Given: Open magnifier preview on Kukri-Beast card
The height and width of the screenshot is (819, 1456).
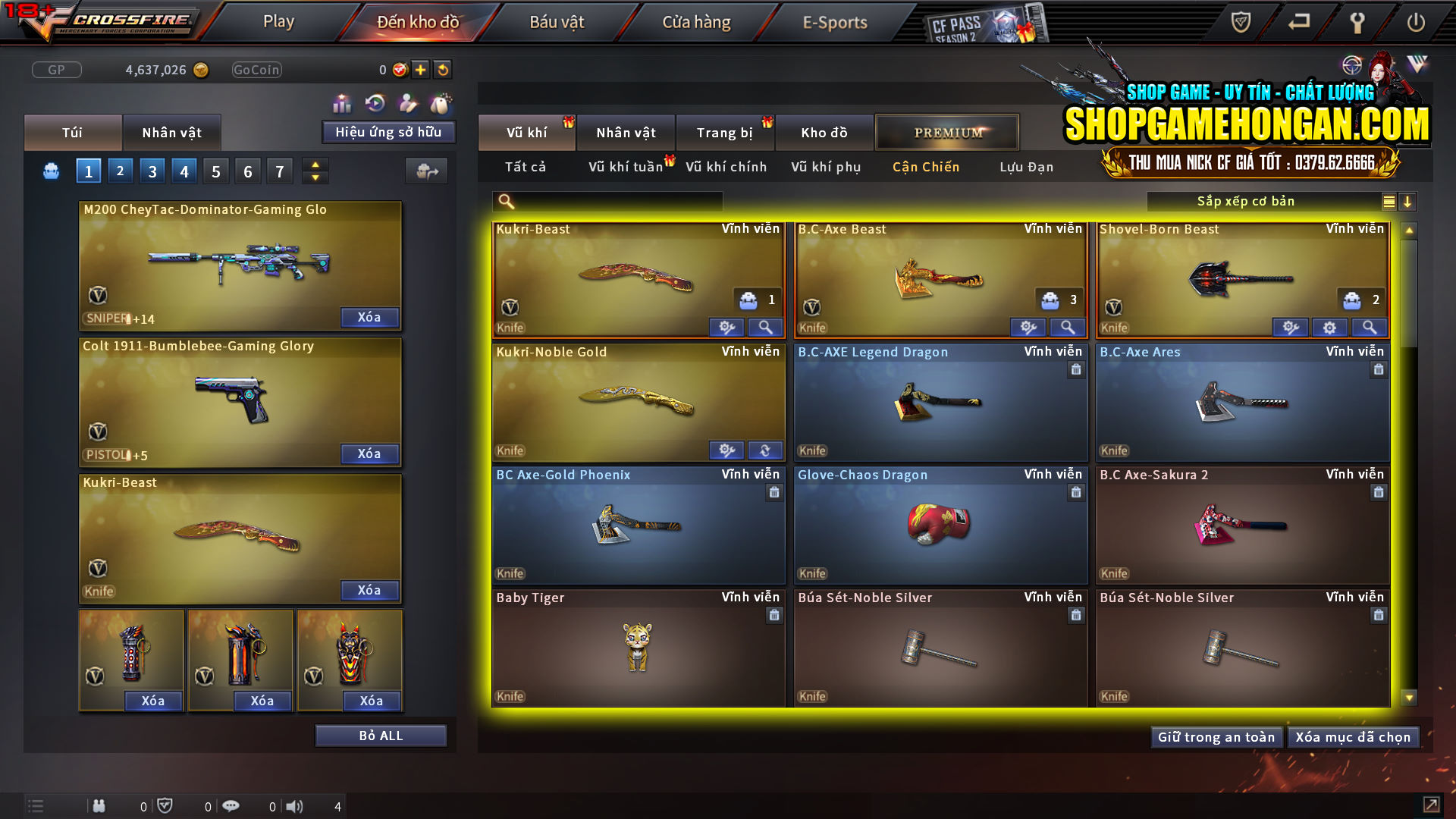Looking at the screenshot, I should coord(765,327).
